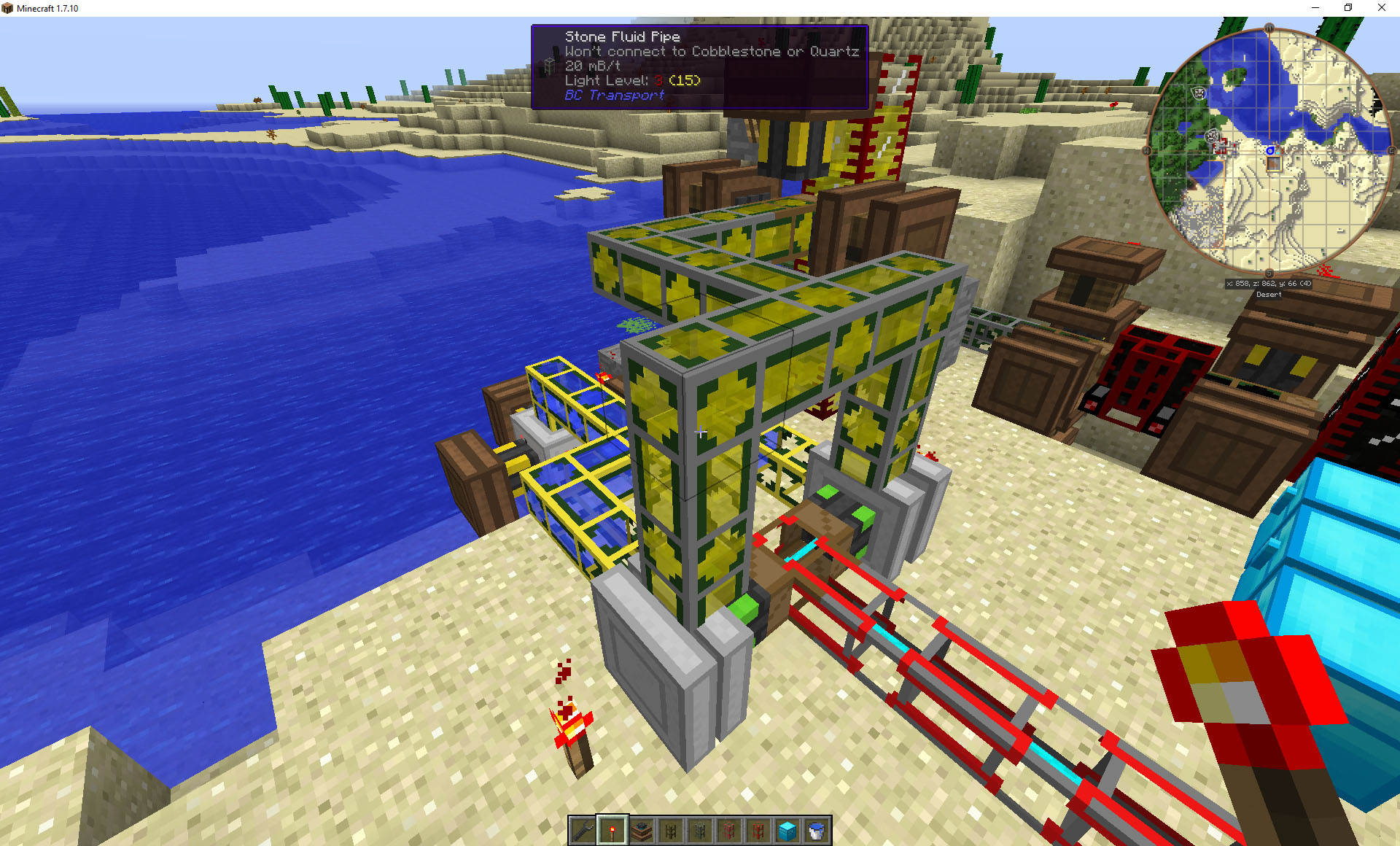Select the wooden pipe in hotbar slot four

pyautogui.click(x=671, y=829)
